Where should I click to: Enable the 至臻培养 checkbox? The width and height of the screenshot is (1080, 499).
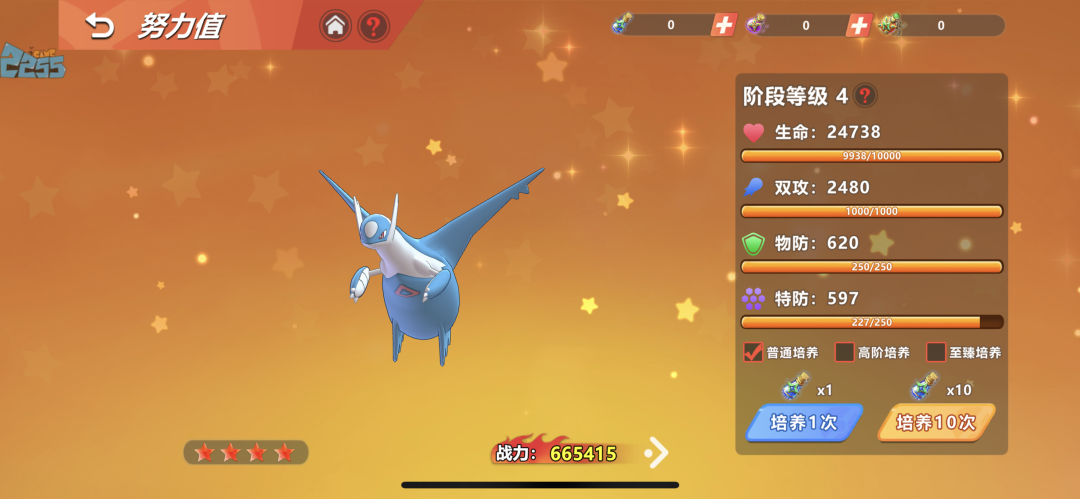(936, 352)
